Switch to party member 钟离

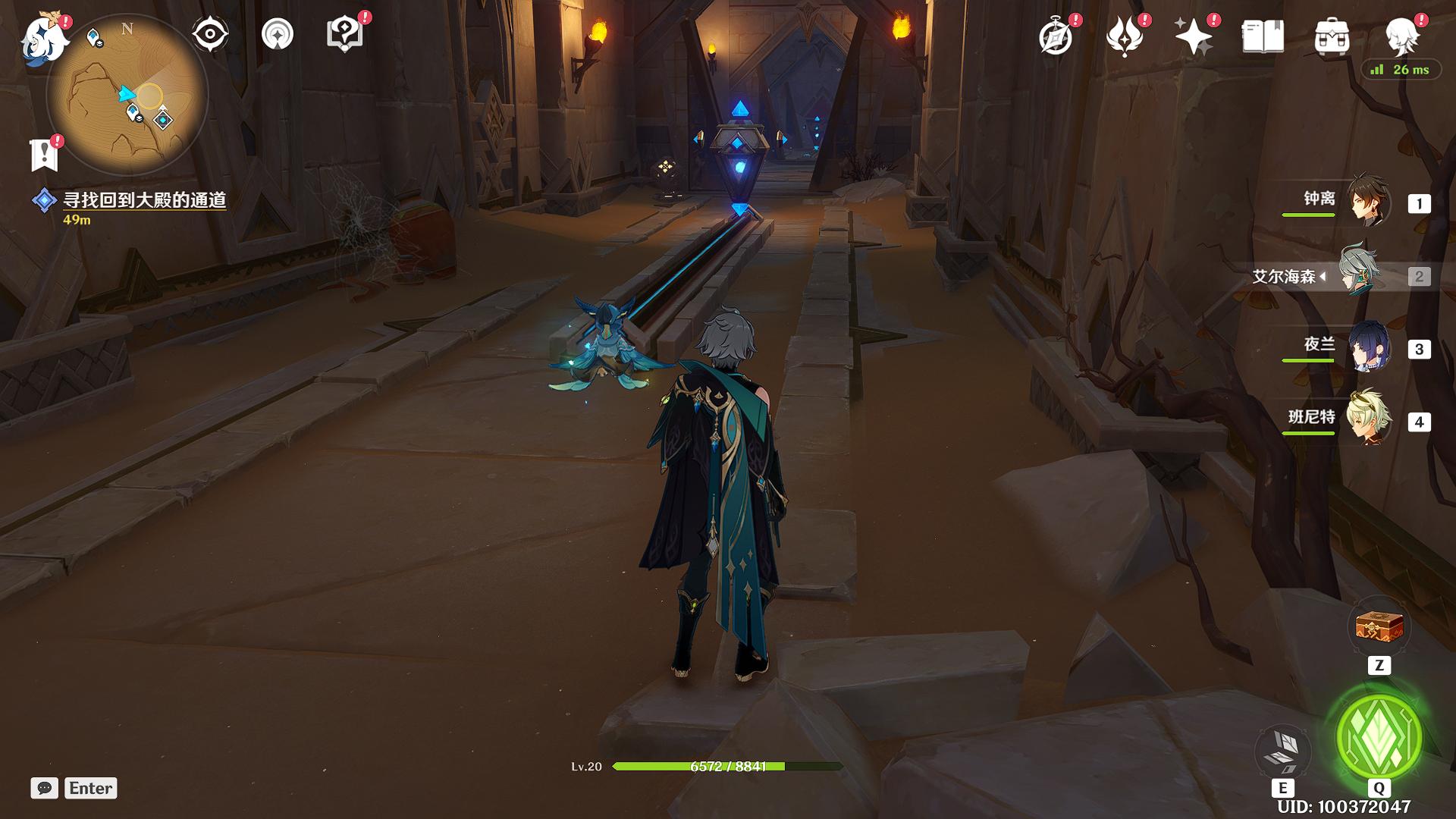click(x=1369, y=201)
